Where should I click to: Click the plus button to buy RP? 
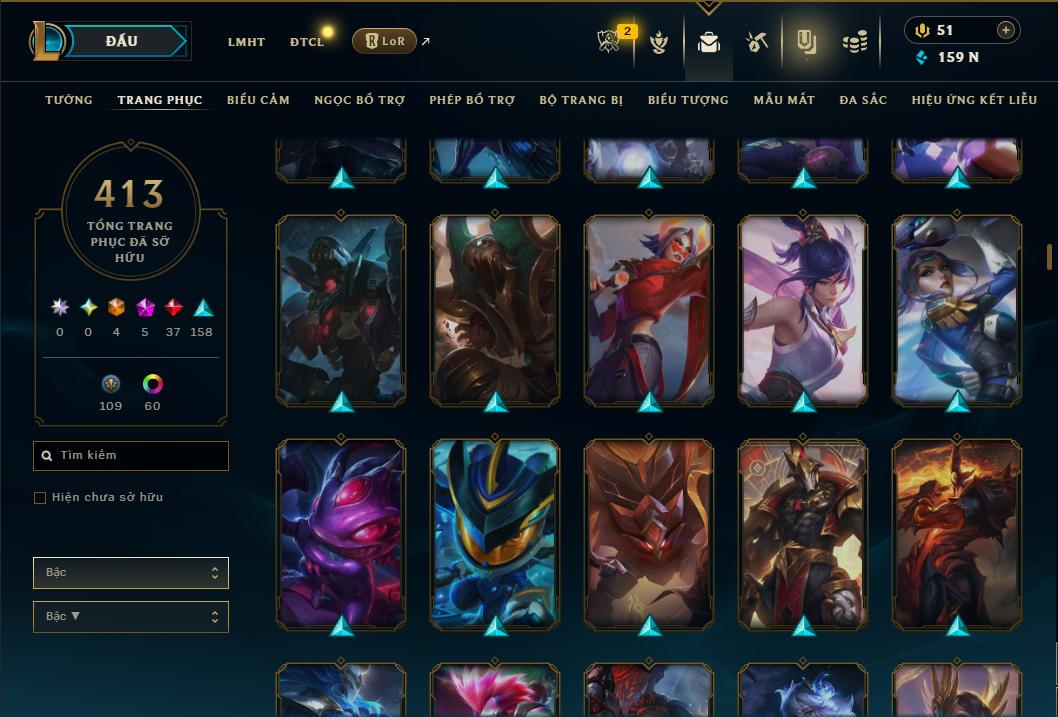tap(1006, 30)
